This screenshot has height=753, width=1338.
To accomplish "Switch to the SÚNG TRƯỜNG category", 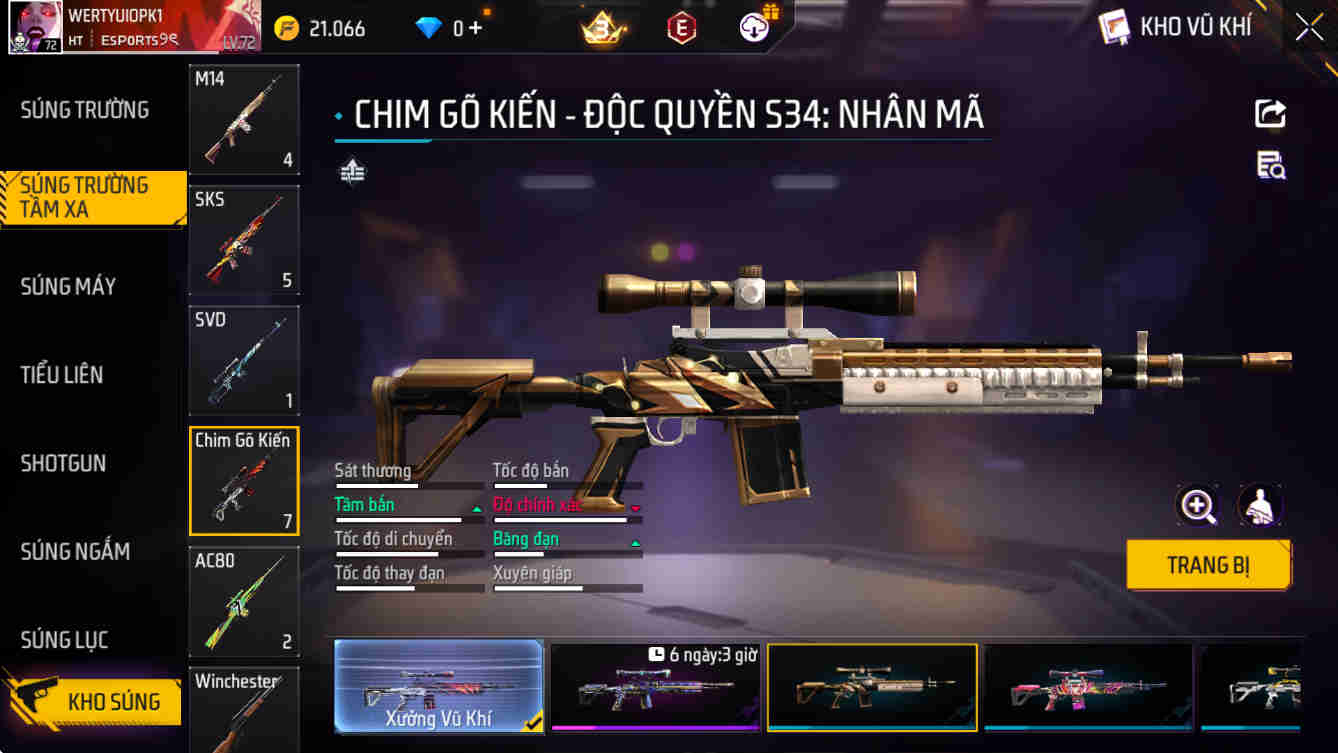I will pyautogui.click(x=87, y=109).
